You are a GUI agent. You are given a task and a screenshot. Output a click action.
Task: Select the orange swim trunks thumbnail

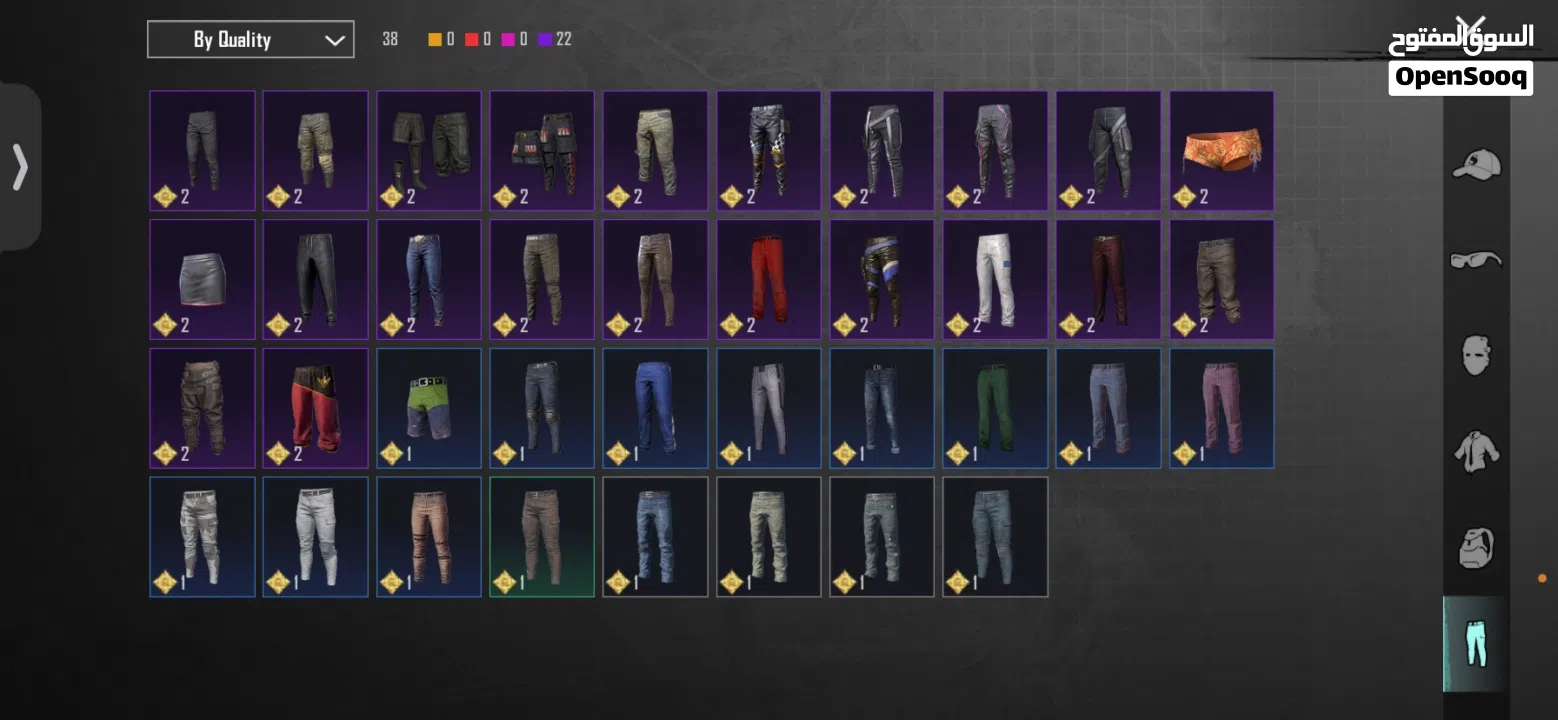pos(1221,150)
